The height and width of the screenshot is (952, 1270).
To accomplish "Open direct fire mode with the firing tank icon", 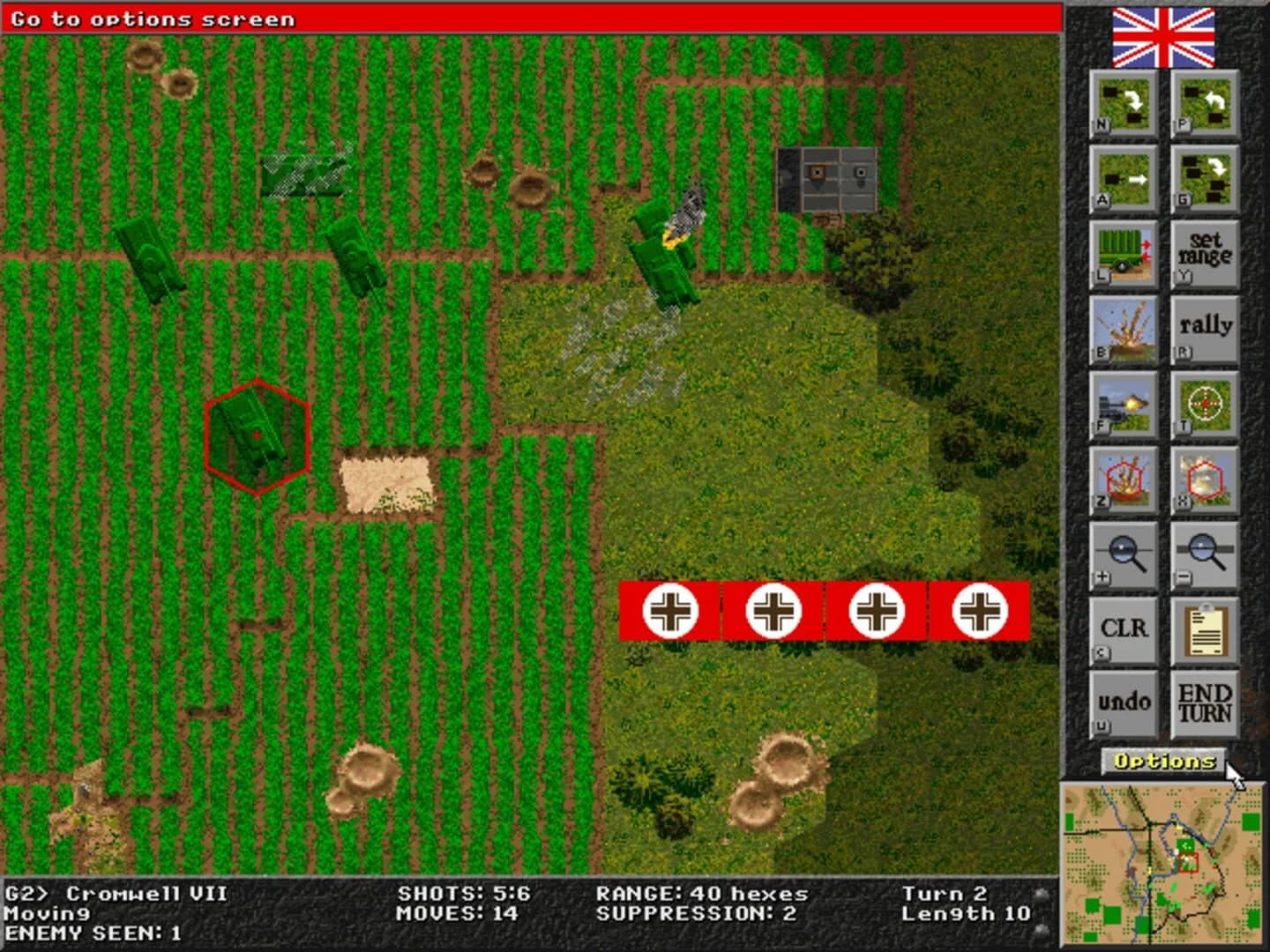I will [1124, 407].
